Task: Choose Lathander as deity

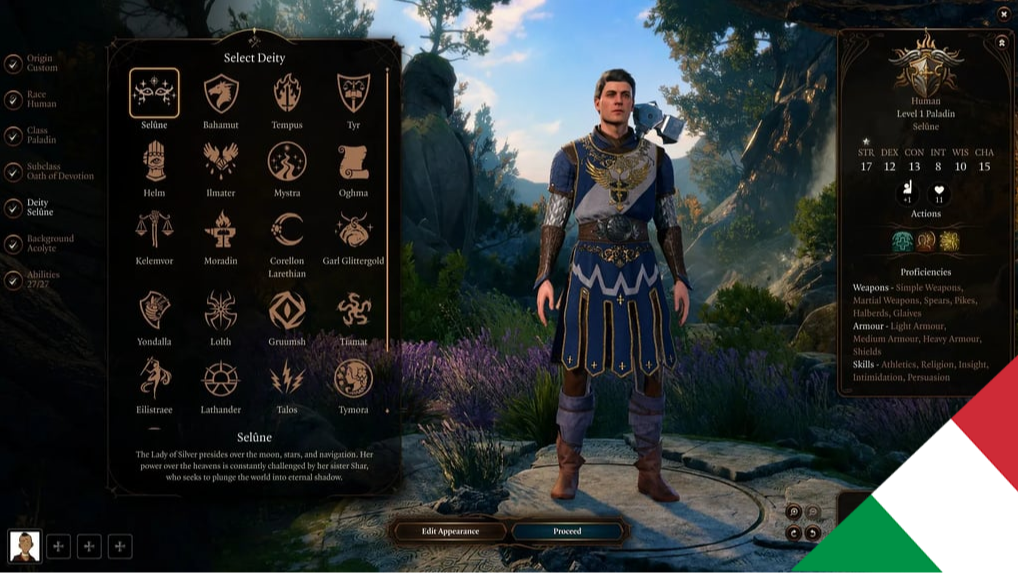Action: 220,379
